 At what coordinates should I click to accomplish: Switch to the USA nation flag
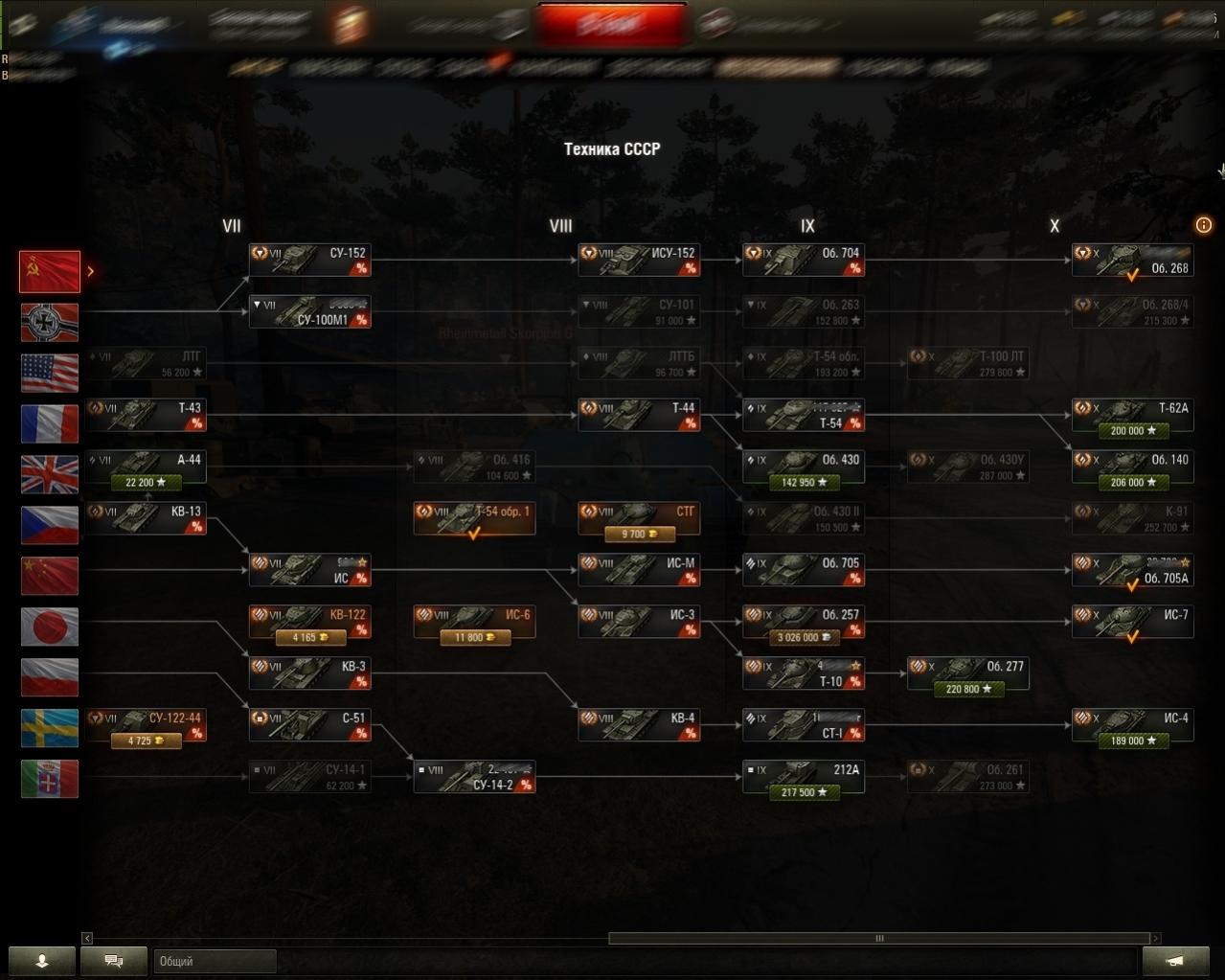[50, 374]
